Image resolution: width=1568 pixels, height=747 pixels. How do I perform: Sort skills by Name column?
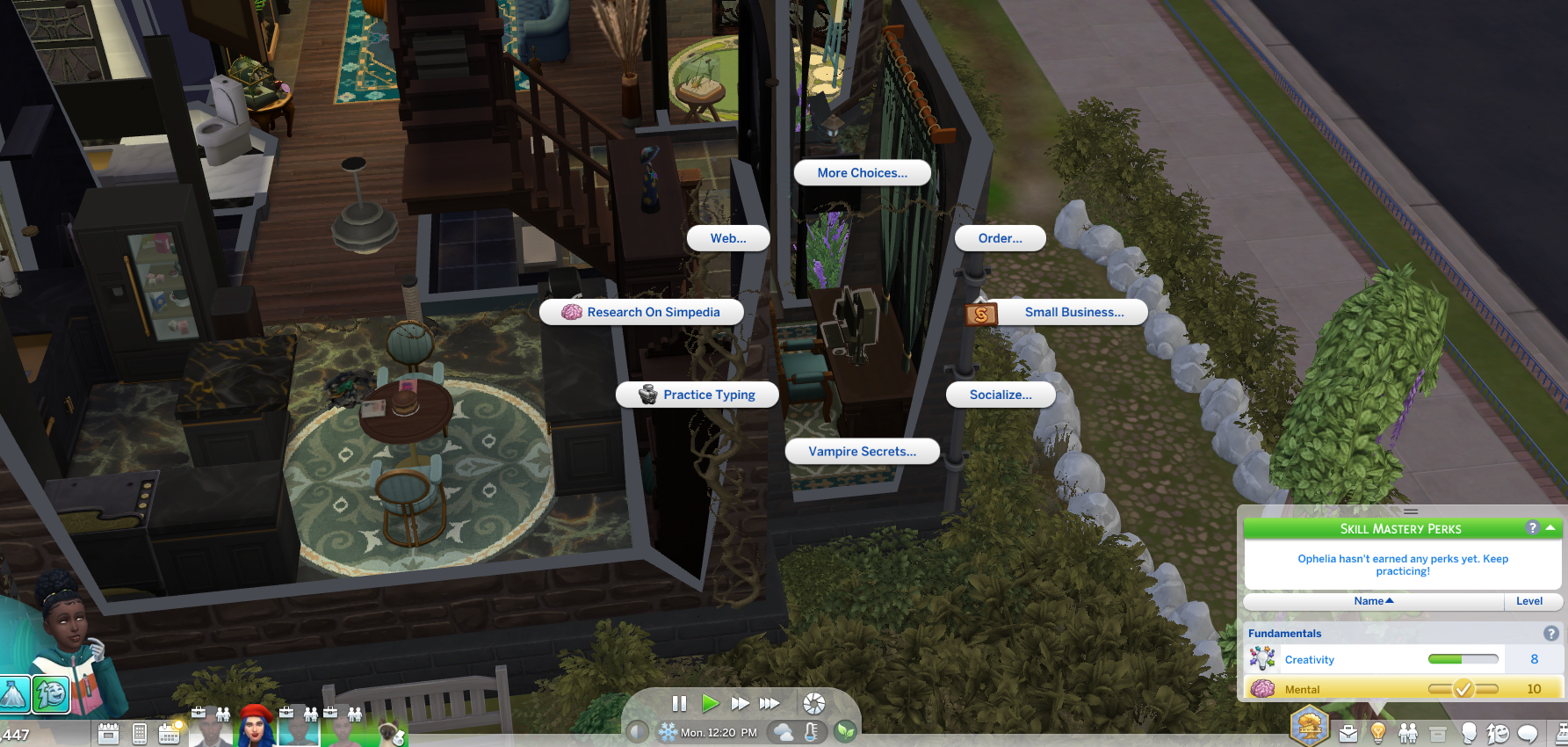coord(1374,601)
